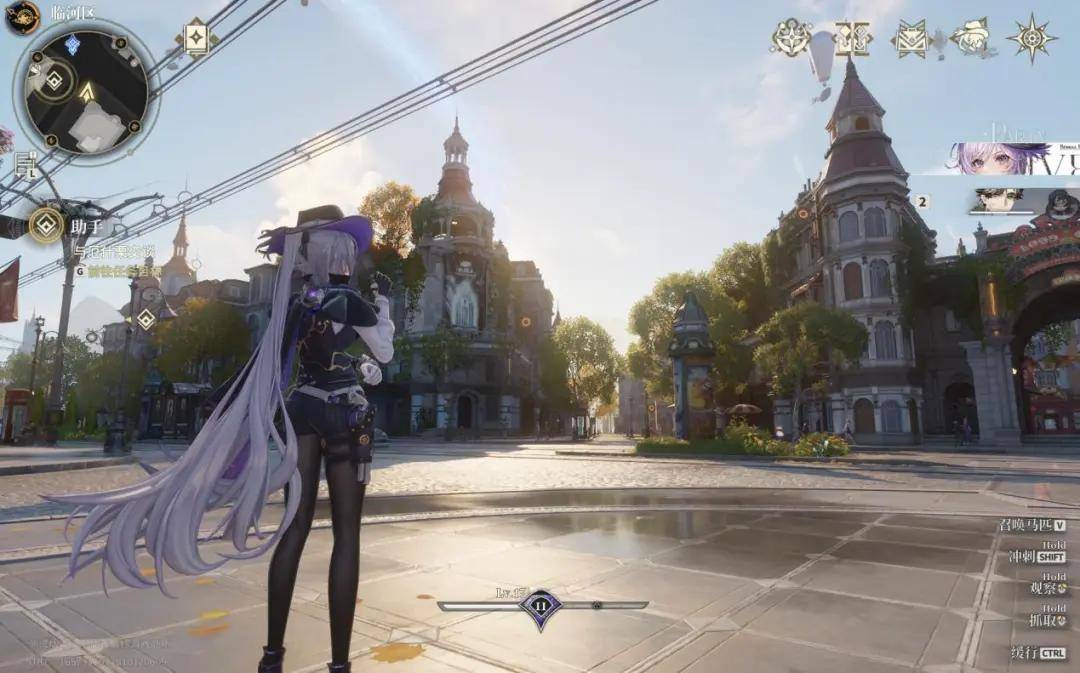Open the quest list icon below the minimap
The width and height of the screenshot is (1080, 673).
pyautogui.click(x=25, y=164)
